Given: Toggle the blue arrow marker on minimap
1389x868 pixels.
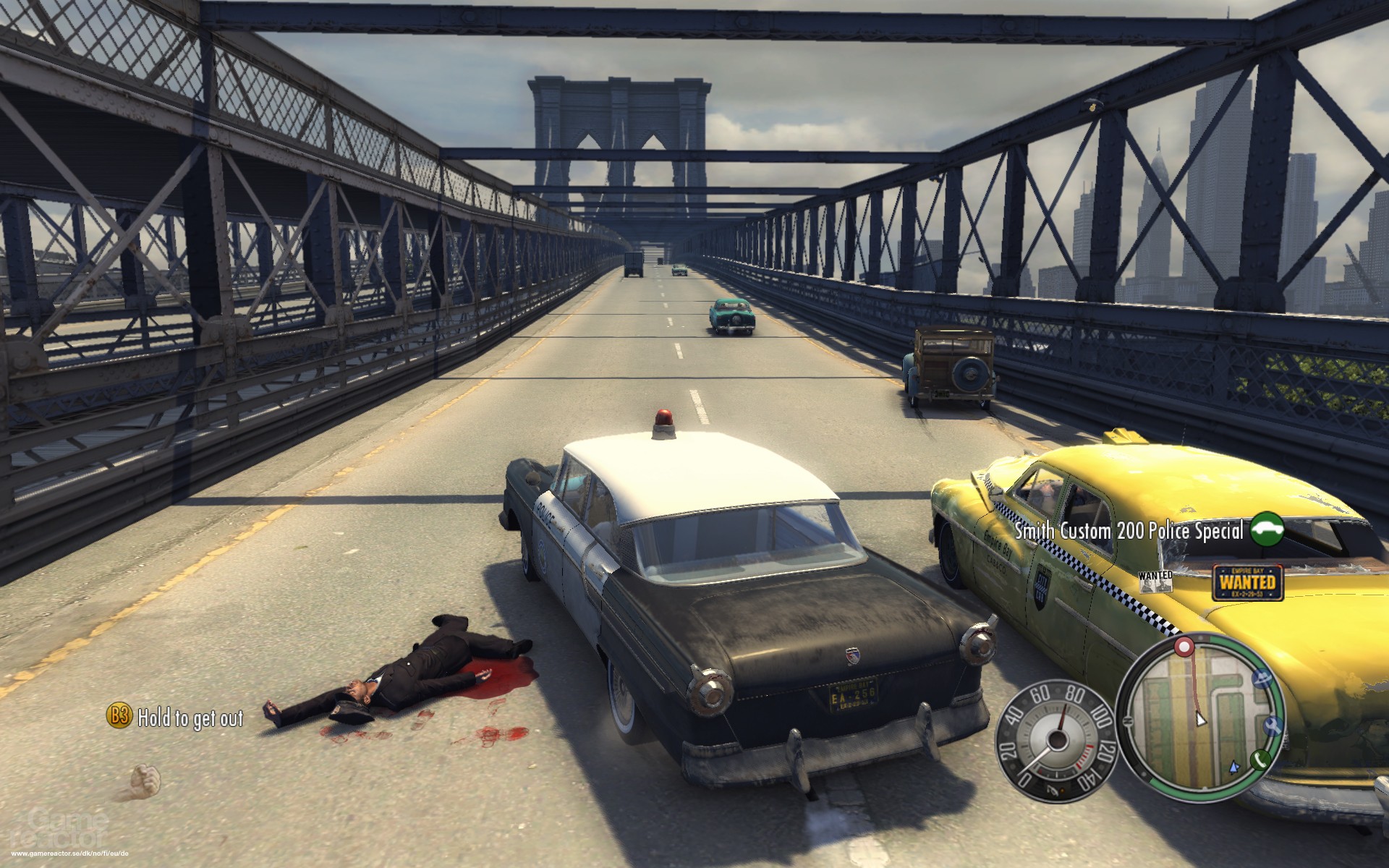Looking at the screenshot, I should point(1234,767).
